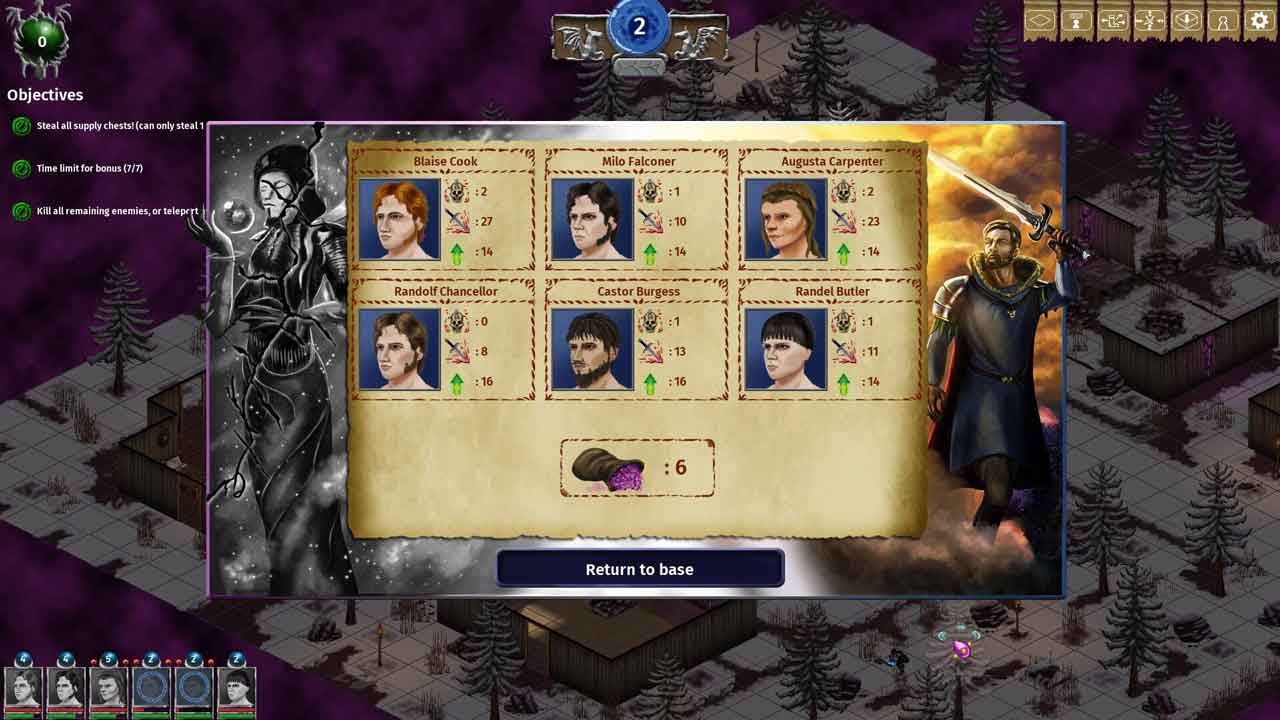Image resolution: width=1280 pixels, height=720 pixels.
Task: Click the diamond with down arrow icon
Action: point(1186,21)
